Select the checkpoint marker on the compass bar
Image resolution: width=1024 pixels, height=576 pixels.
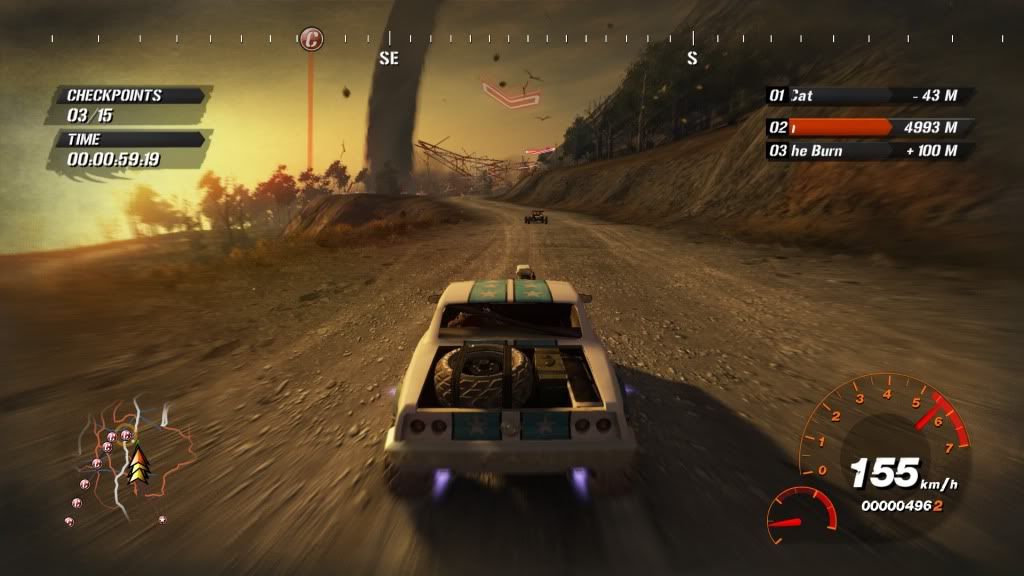312,40
